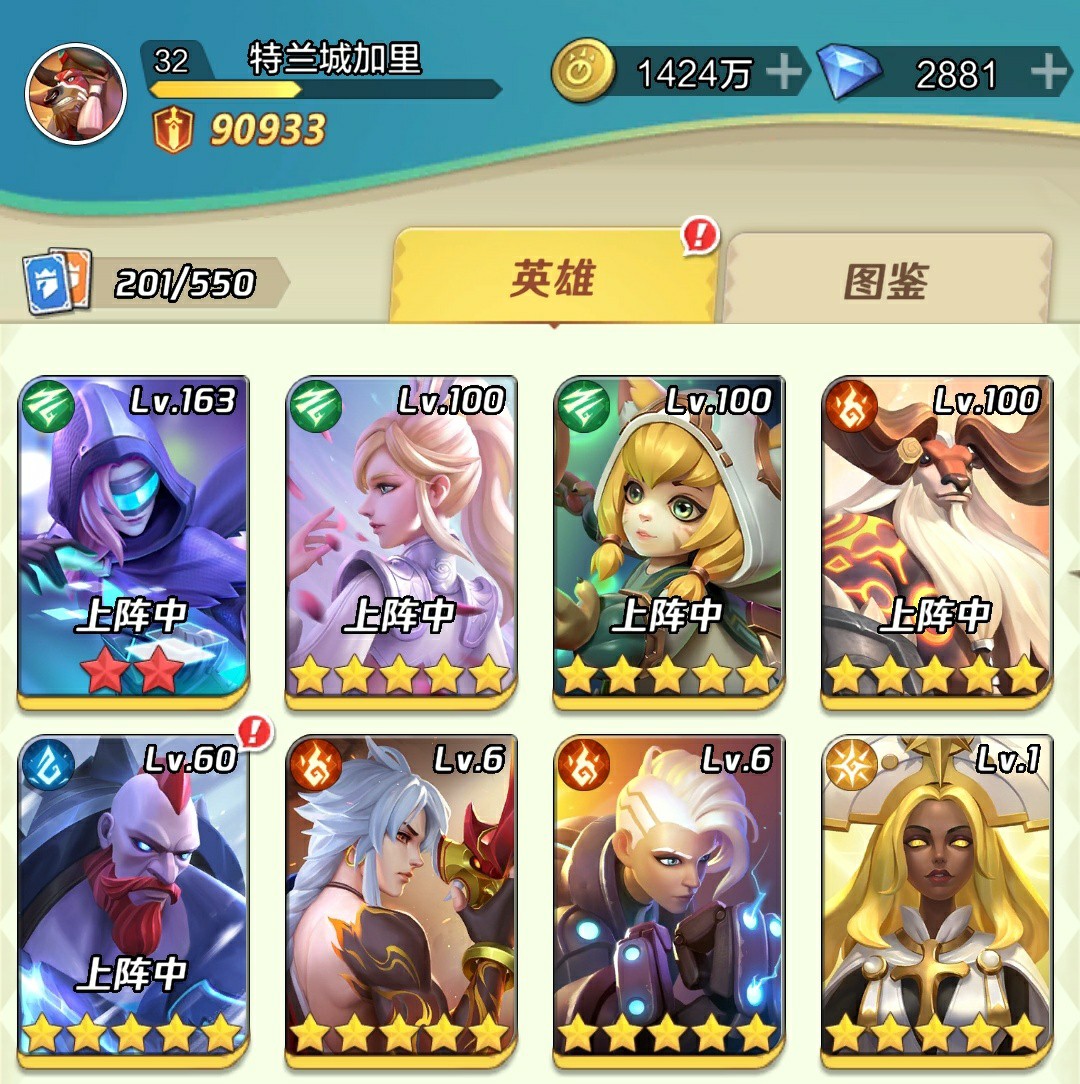Viewport: 1080px width, 1084px height.
Task: Switch to the 英雄 tab
Action: tap(553, 279)
